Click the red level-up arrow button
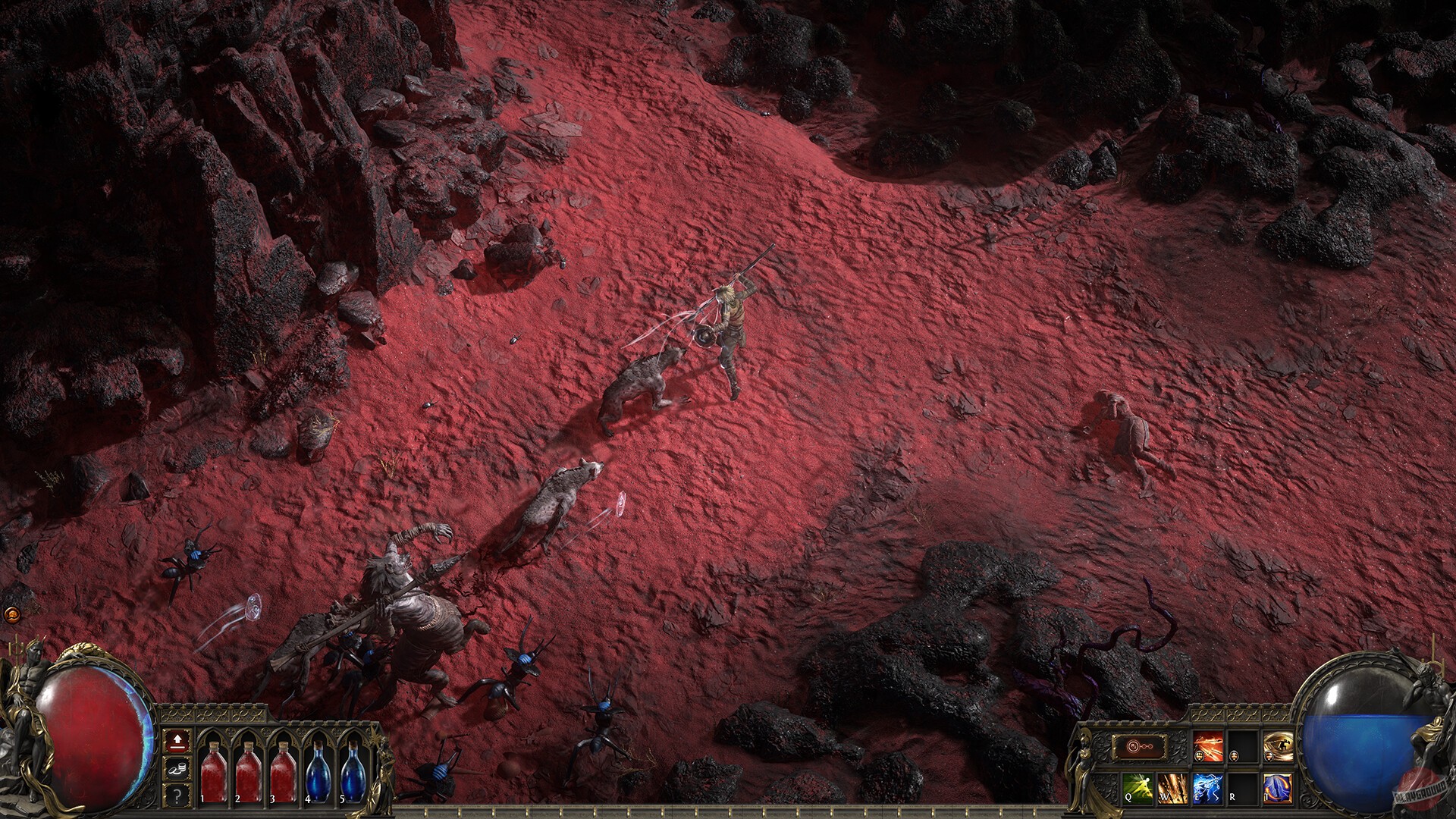The image size is (1456, 819). point(177,742)
